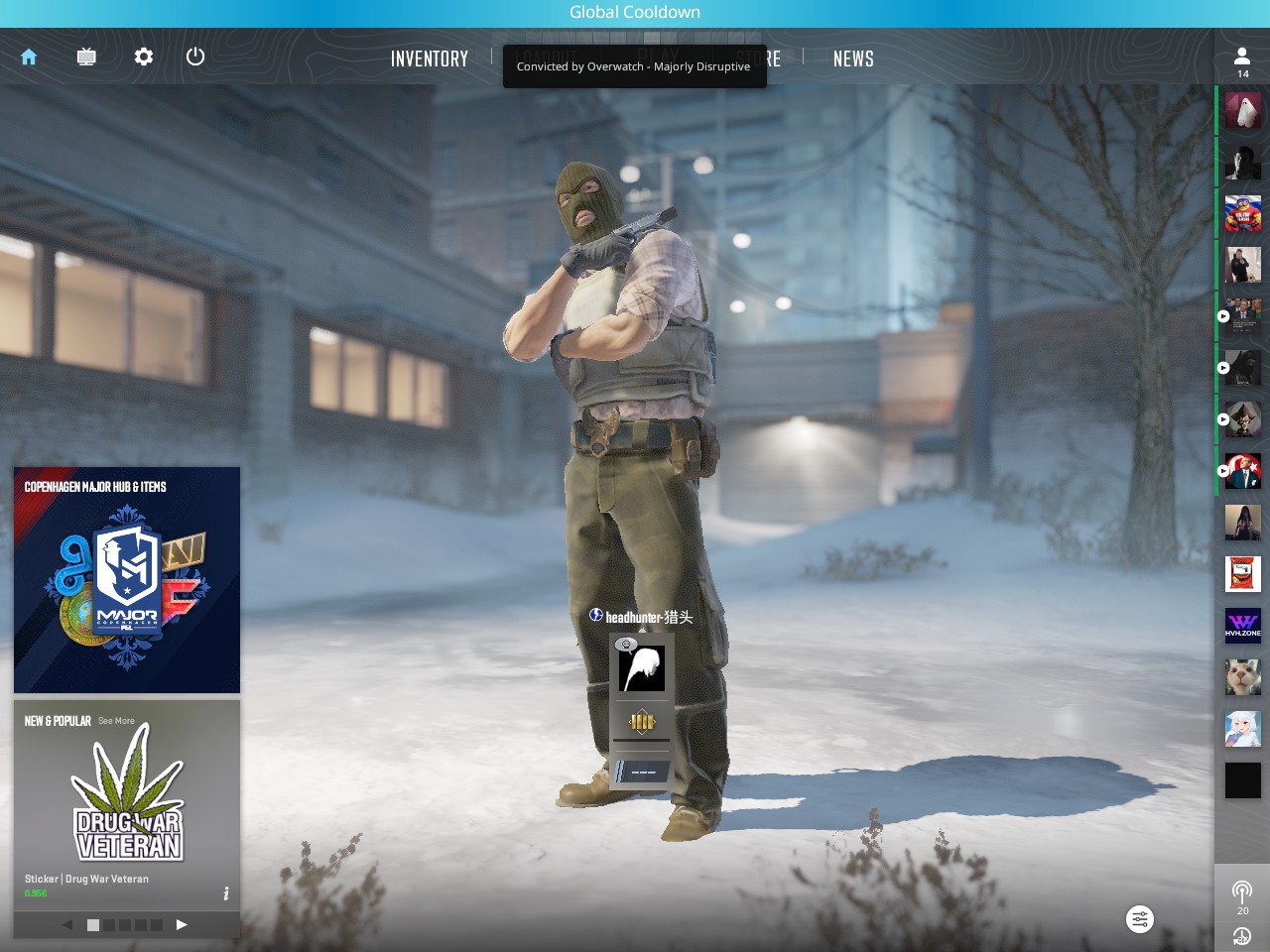Open the Watch section via the TV icon
Viewport: 1270px width, 952px height.
click(85, 57)
